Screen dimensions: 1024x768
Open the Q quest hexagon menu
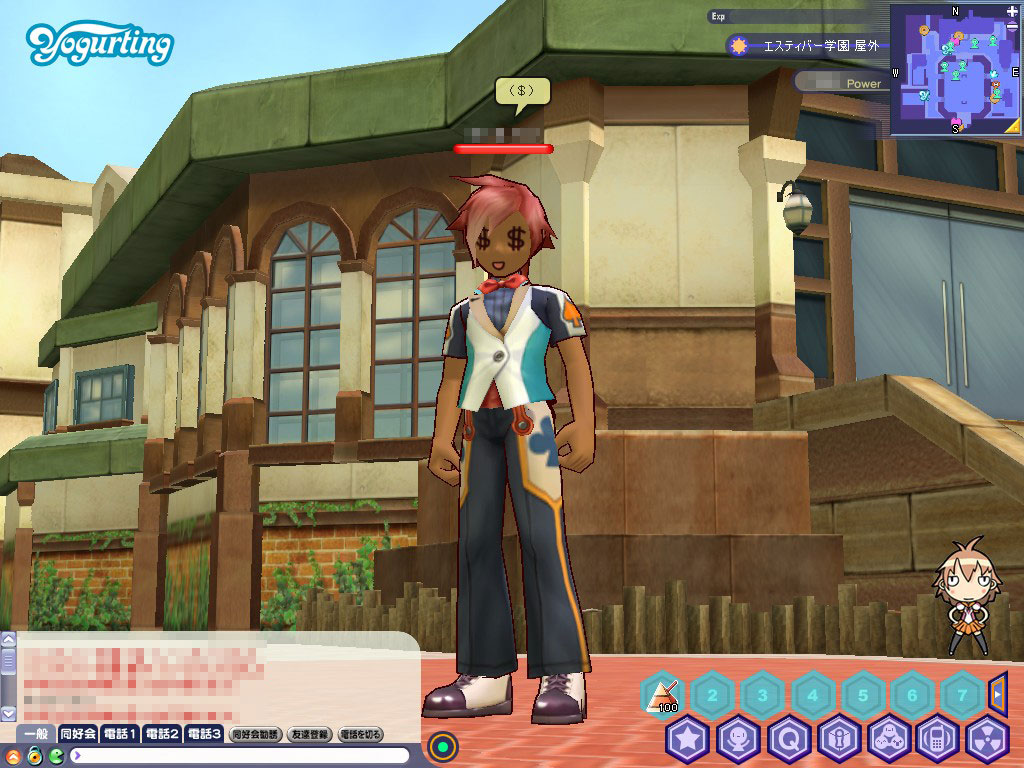(x=788, y=740)
